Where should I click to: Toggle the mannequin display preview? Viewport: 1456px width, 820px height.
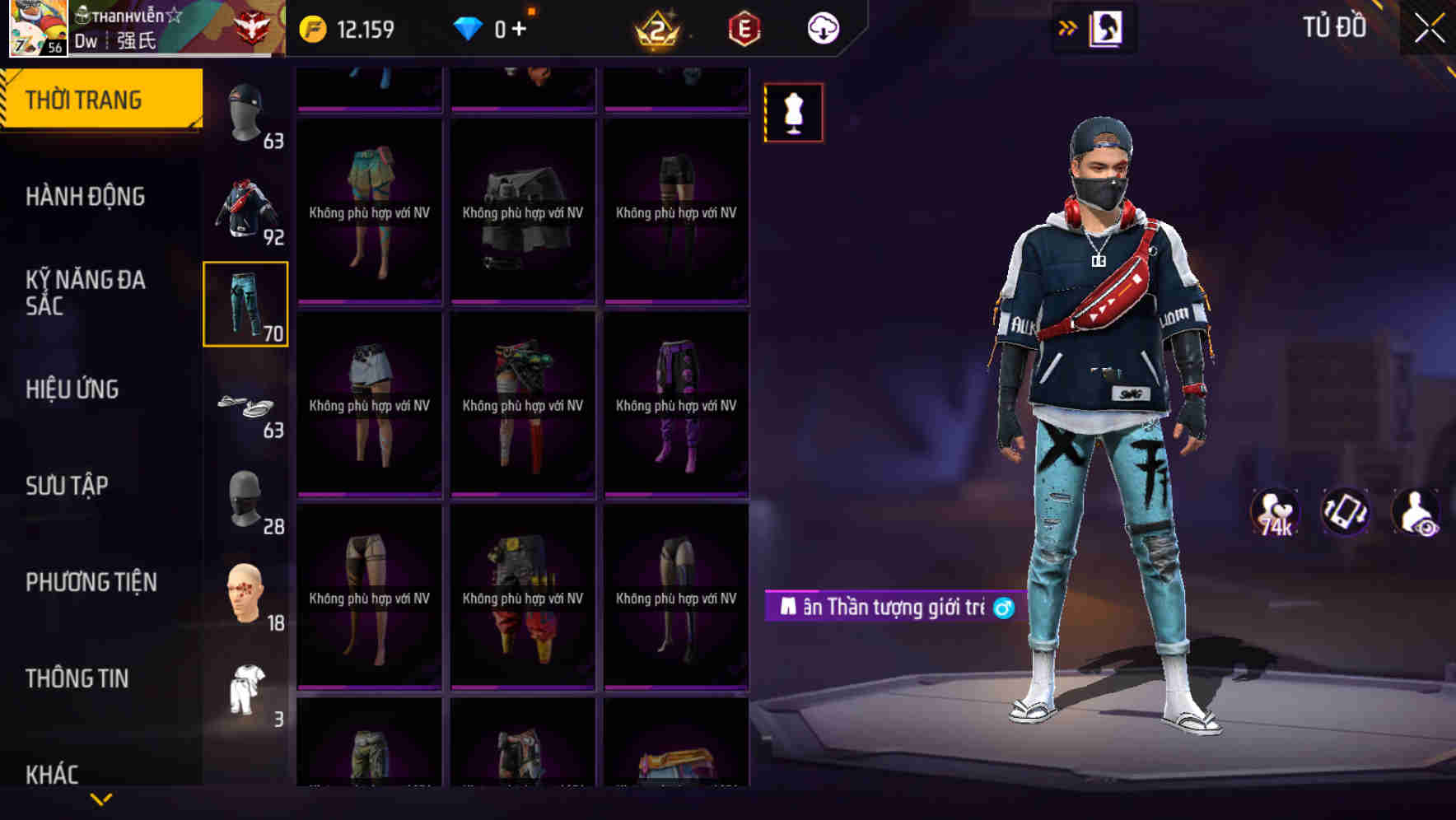point(795,113)
